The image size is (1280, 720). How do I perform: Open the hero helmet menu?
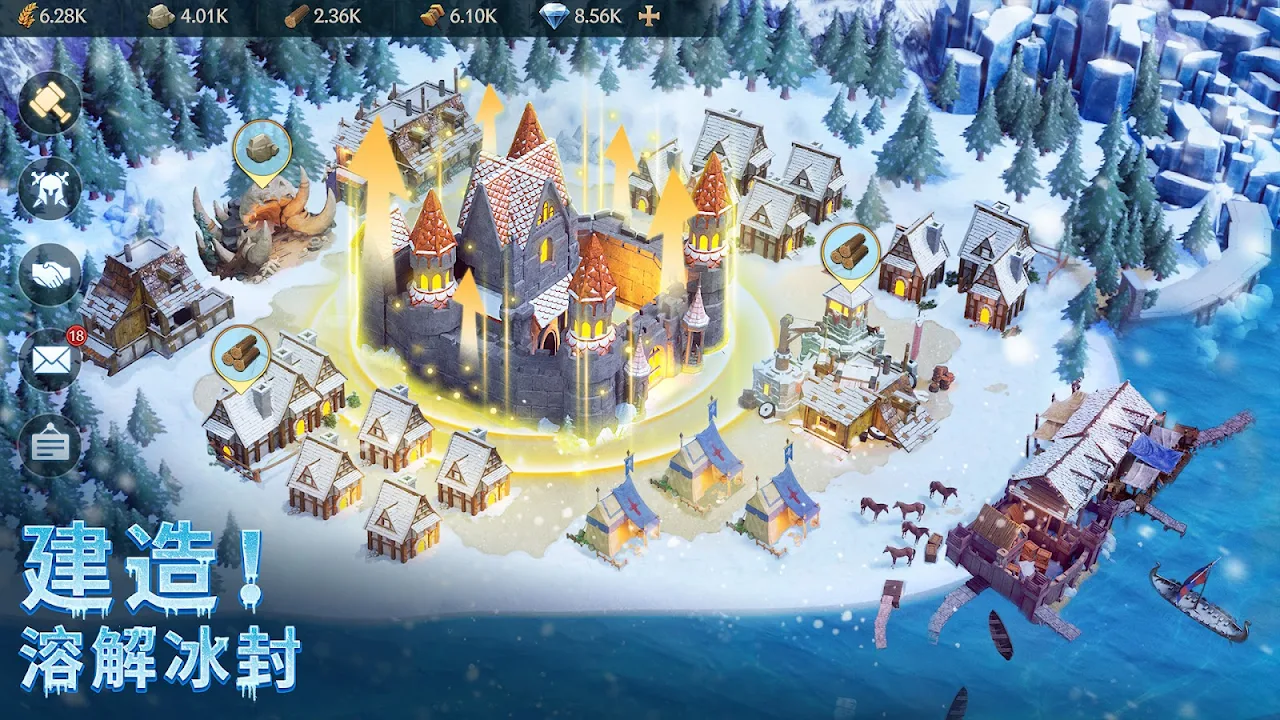[x=49, y=188]
